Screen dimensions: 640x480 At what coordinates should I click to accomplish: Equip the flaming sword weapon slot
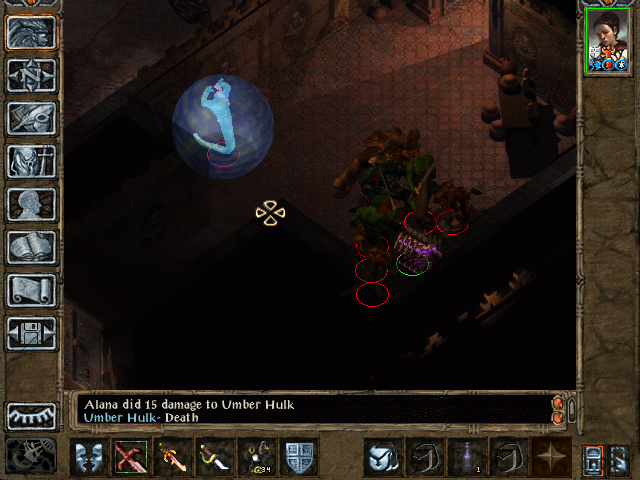pyautogui.click(x=173, y=457)
